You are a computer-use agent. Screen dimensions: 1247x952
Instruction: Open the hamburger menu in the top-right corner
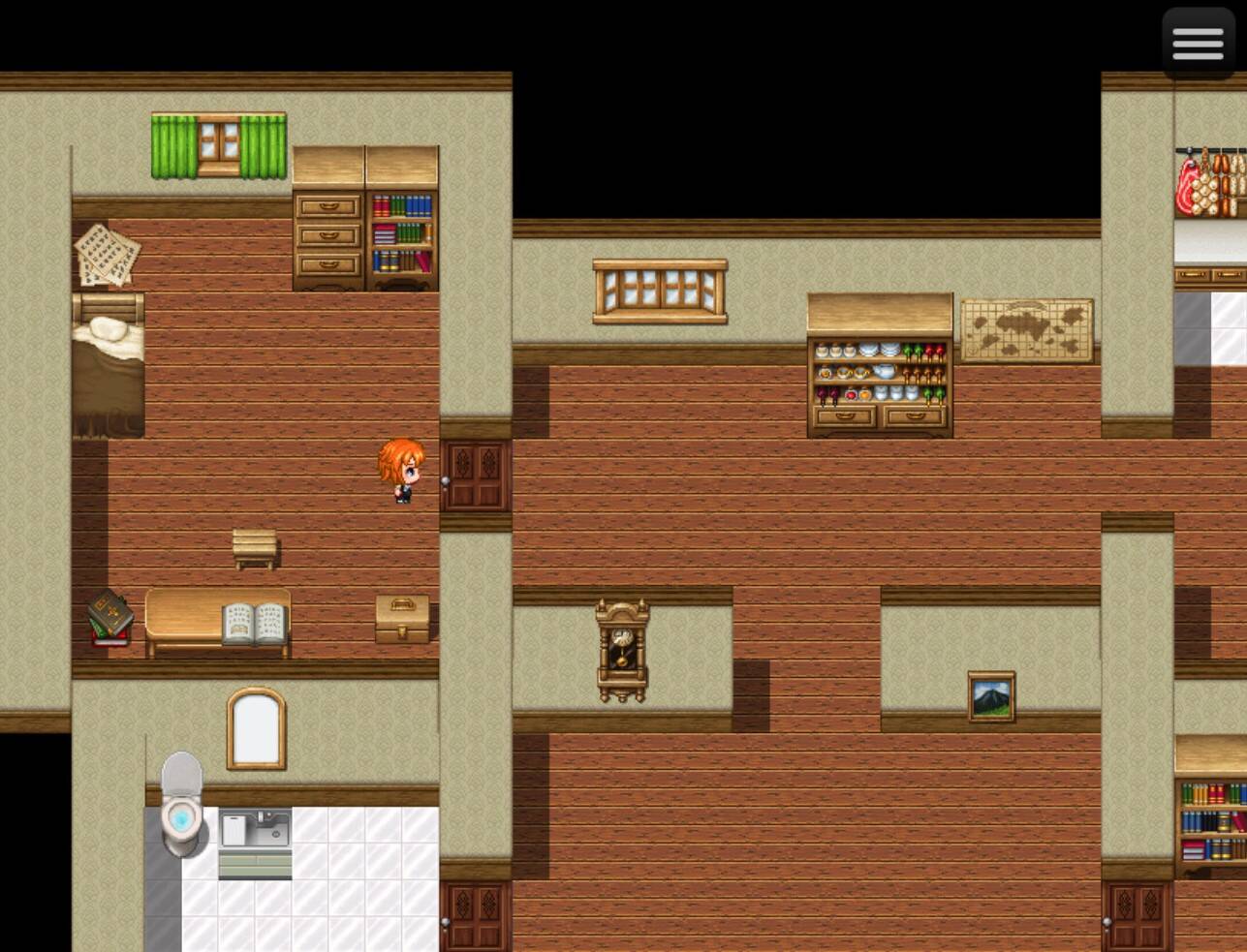point(1198,43)
